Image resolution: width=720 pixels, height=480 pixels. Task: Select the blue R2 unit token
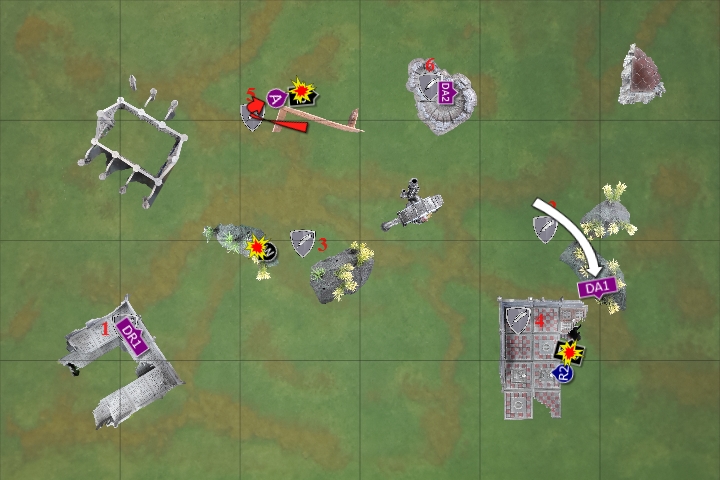coord(563,373)
